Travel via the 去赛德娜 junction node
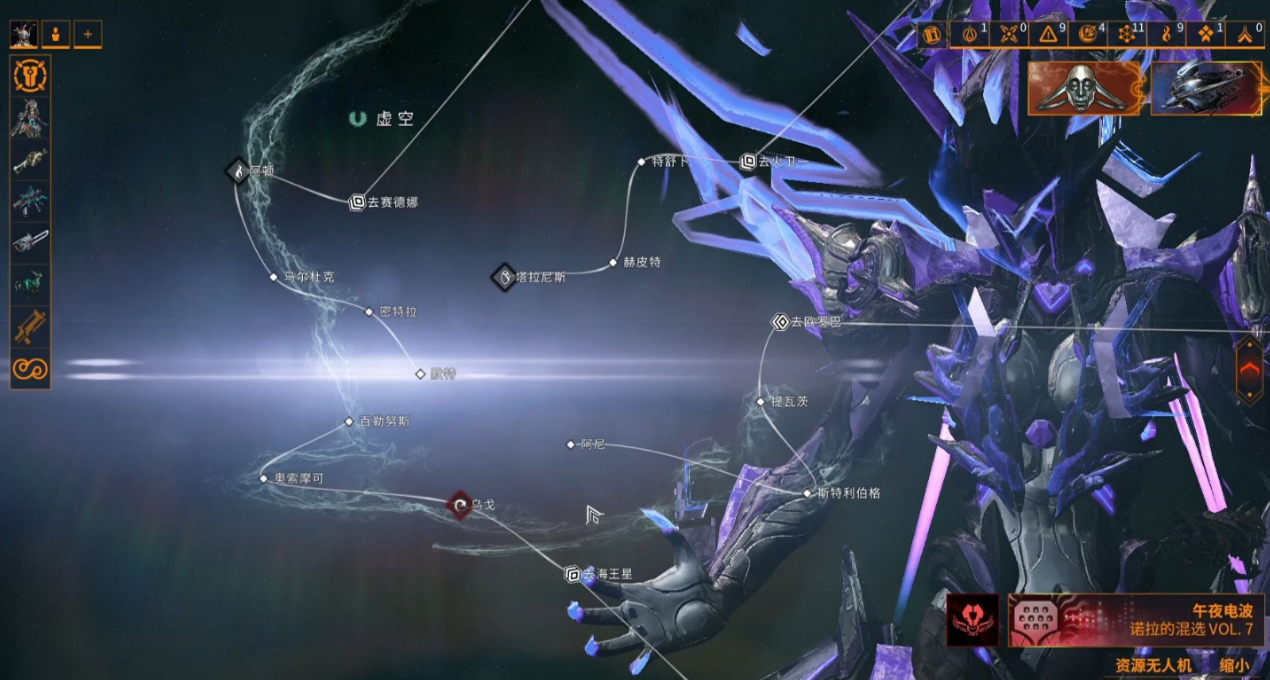The image size is (1270, 680). click(357, 202)
